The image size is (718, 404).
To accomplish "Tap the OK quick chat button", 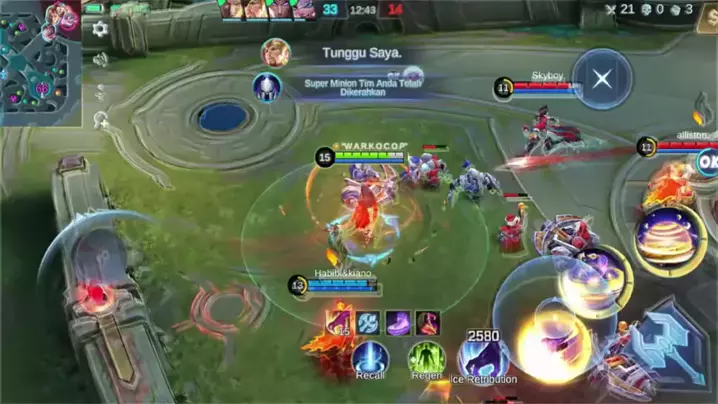I will coord(707,161).
